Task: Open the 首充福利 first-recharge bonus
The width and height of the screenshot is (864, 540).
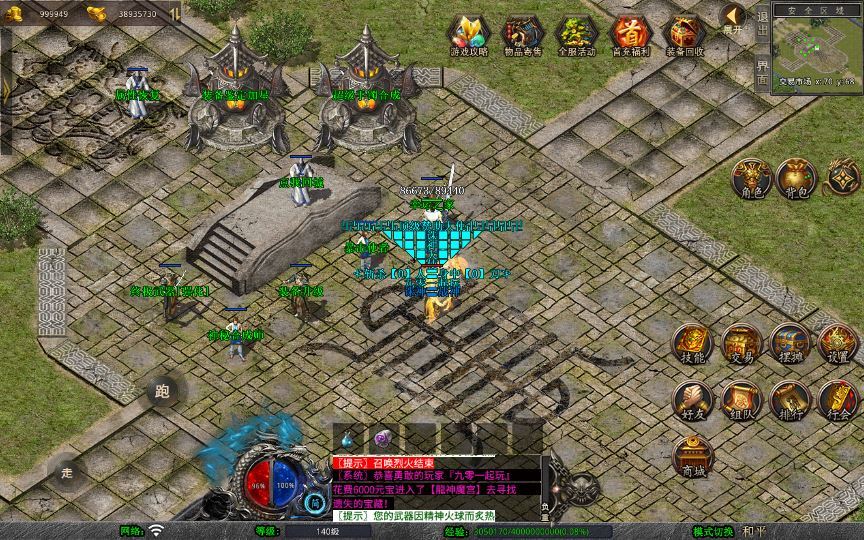Action: tap(629, 35)
